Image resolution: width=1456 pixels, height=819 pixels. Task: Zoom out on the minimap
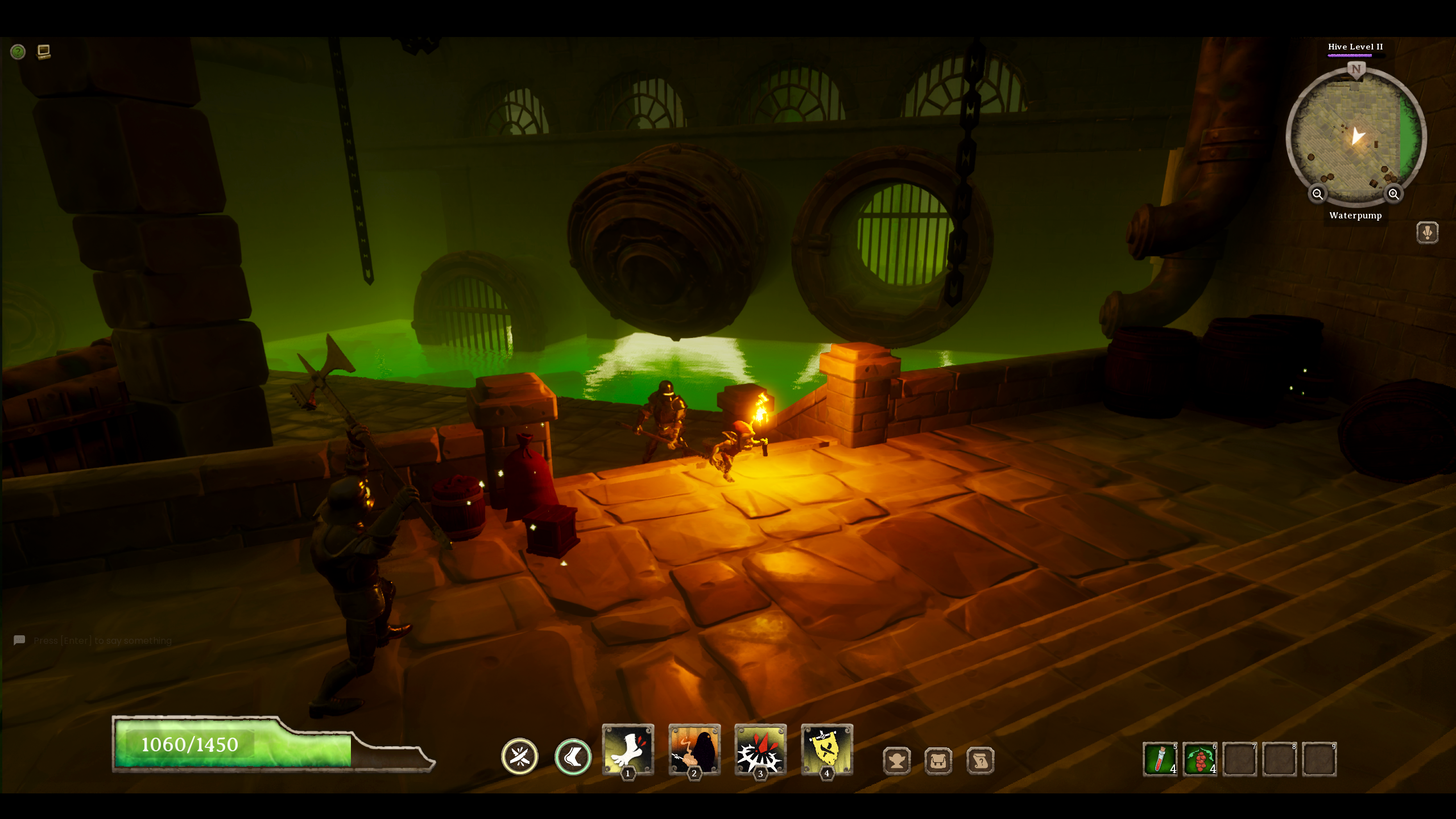pos(1318,195)
